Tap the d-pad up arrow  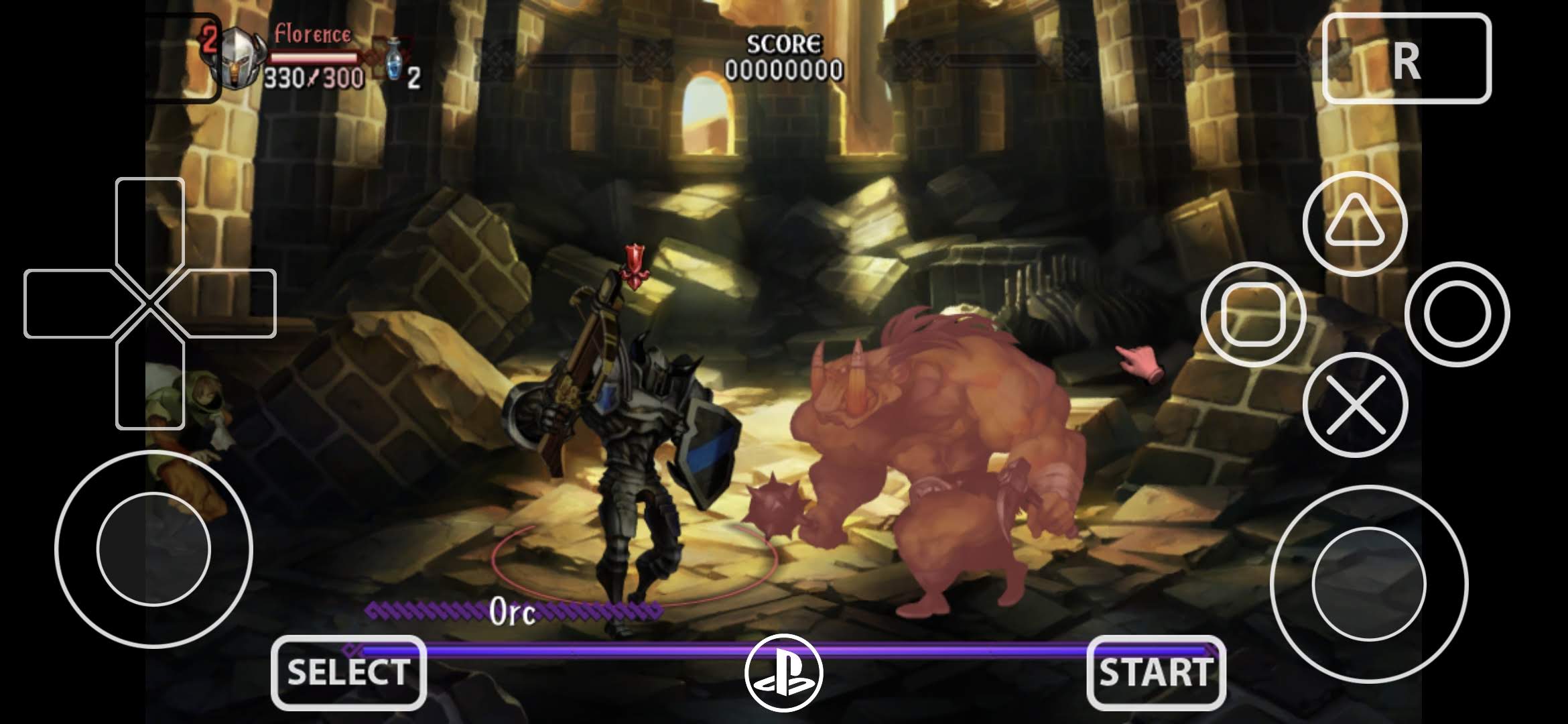coord(150,221)
